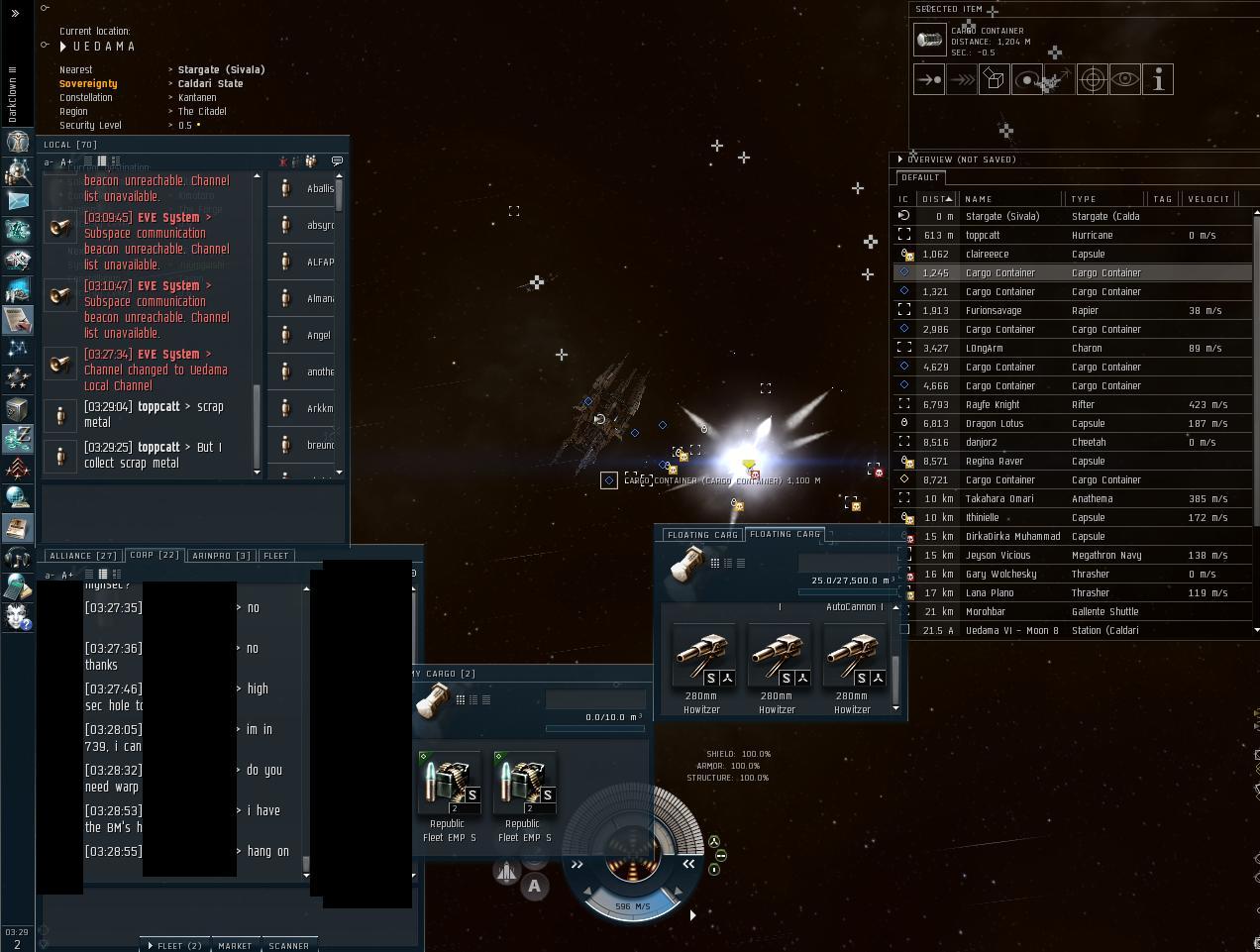Switch to the Alliance chat tab
This screenshot has height=952, width=1260.
click(x=82, y=556)
